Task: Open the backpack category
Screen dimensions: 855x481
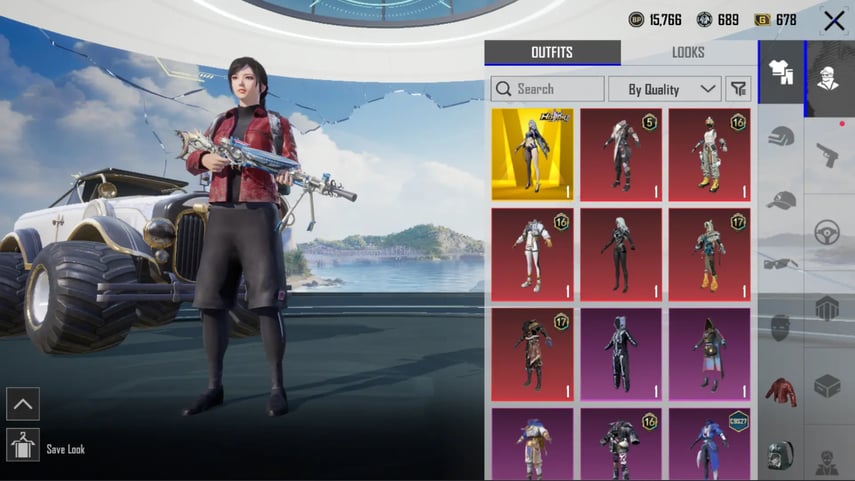Action: [781, 455]
